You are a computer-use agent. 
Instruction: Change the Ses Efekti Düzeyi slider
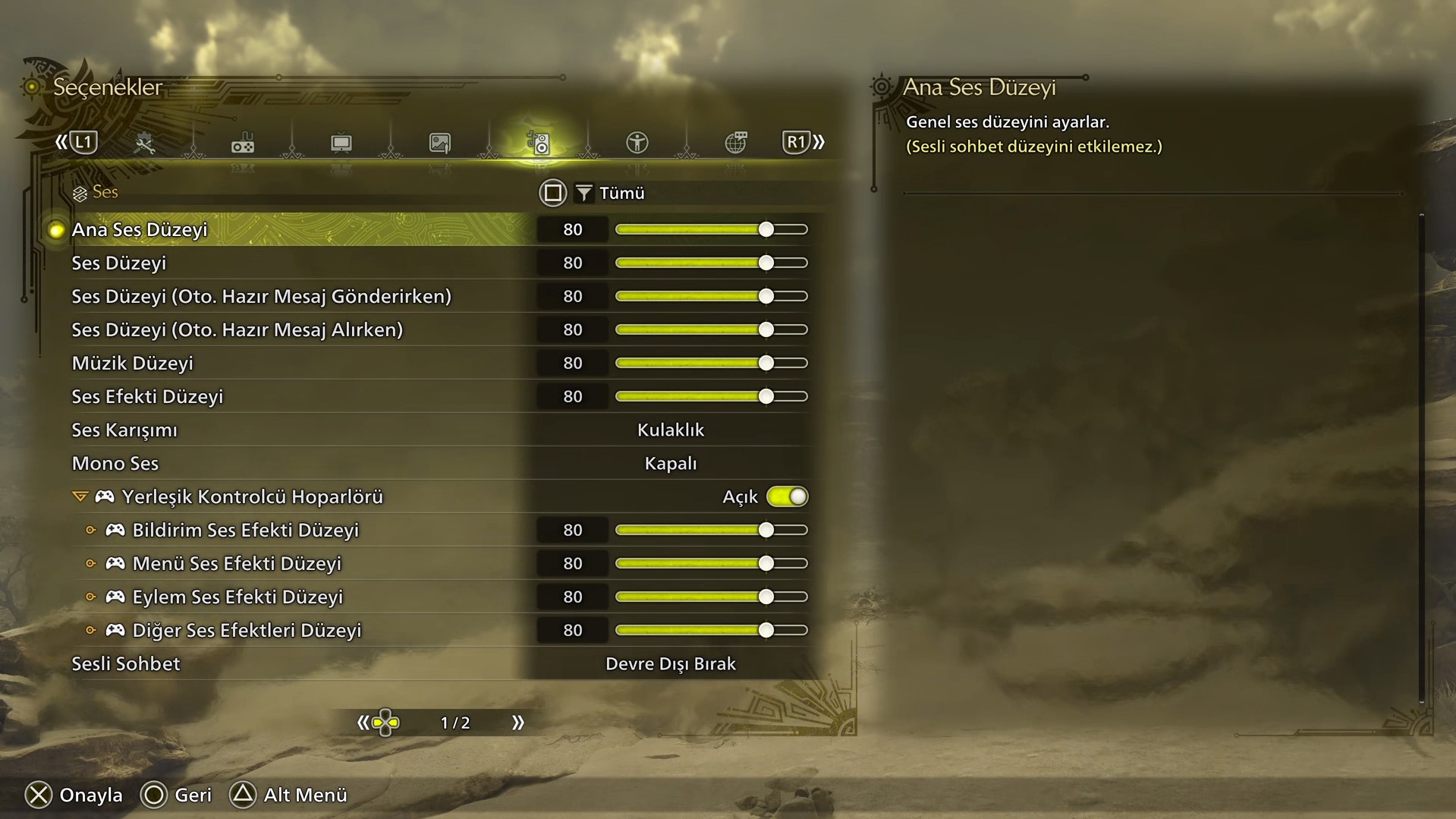pos(766,396)
